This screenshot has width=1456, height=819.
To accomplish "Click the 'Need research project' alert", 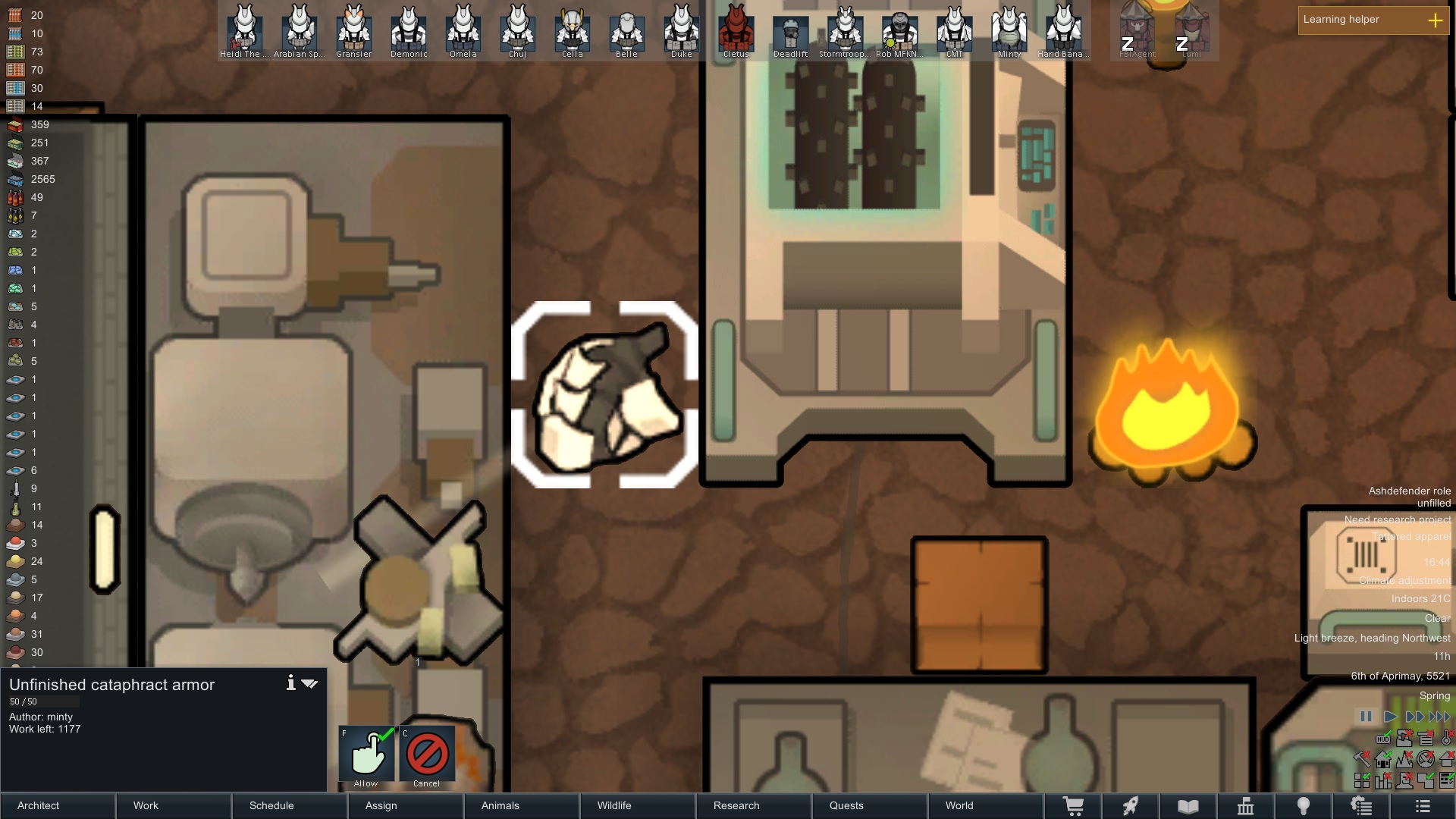I will click(1397, 519).
